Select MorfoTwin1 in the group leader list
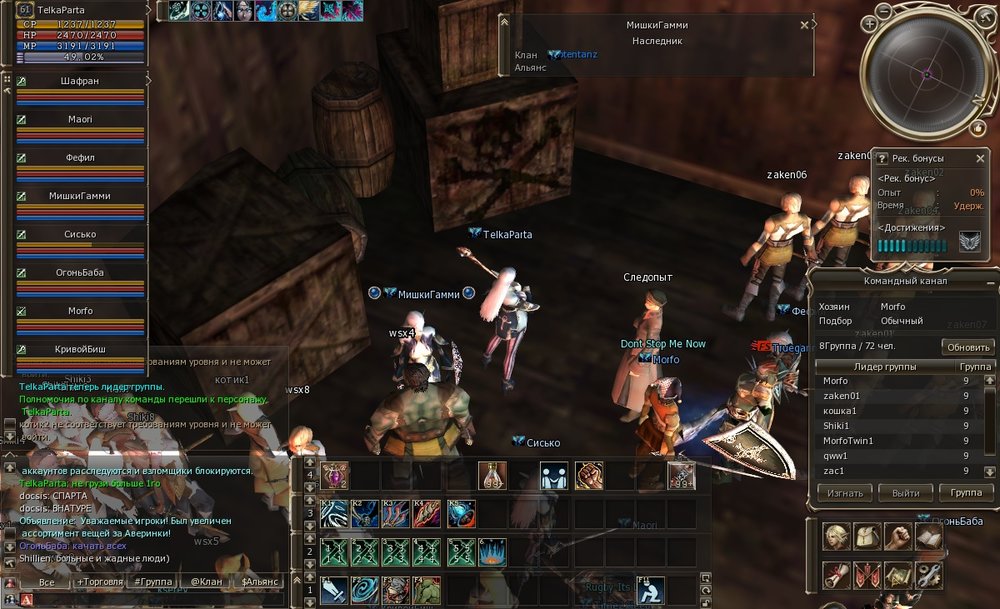 pyautogui.click(x=848, y=440)
